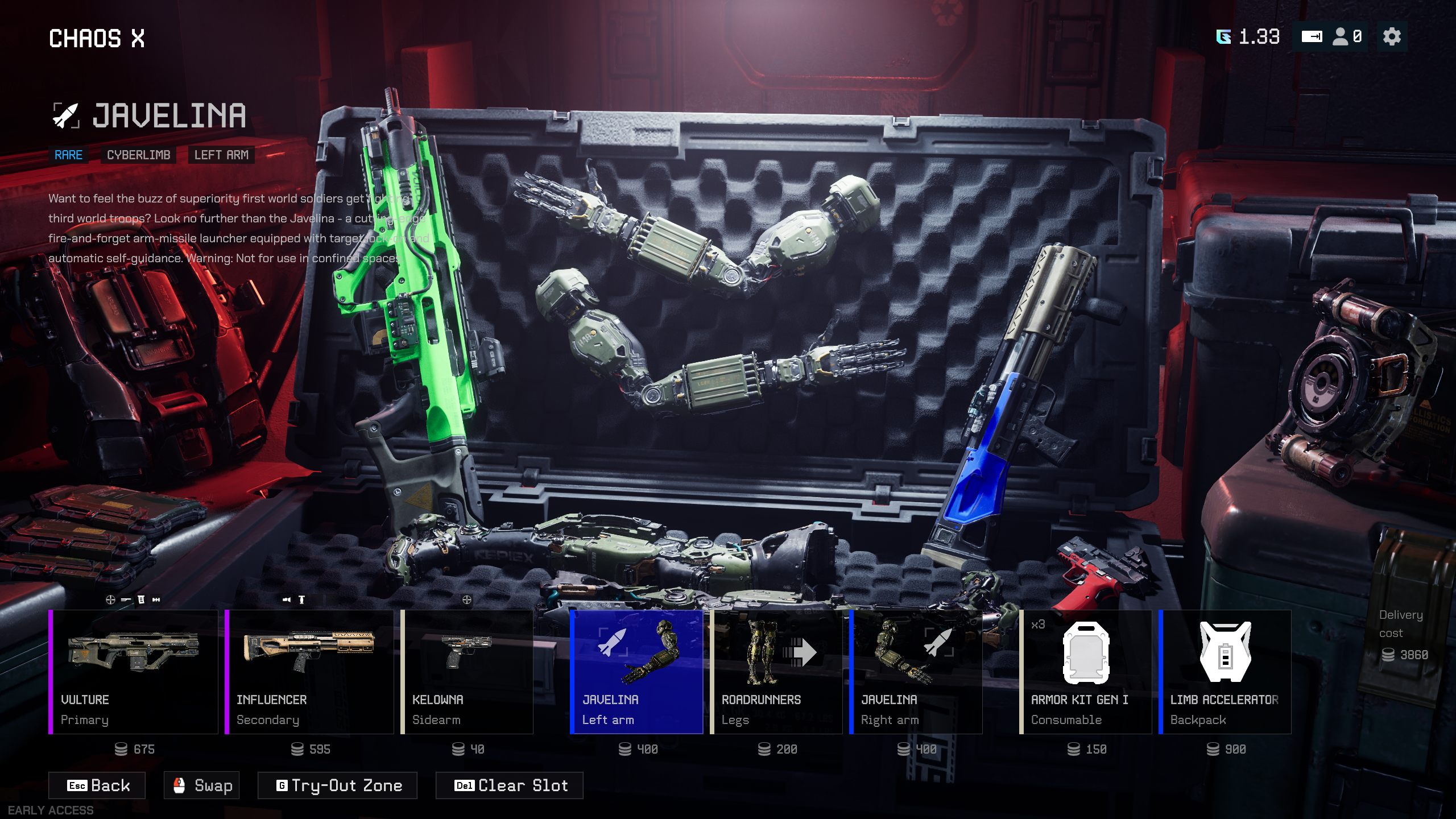Select the Javelina right arm slot
Screen dimensions: 1456x819
coord(916,672)
